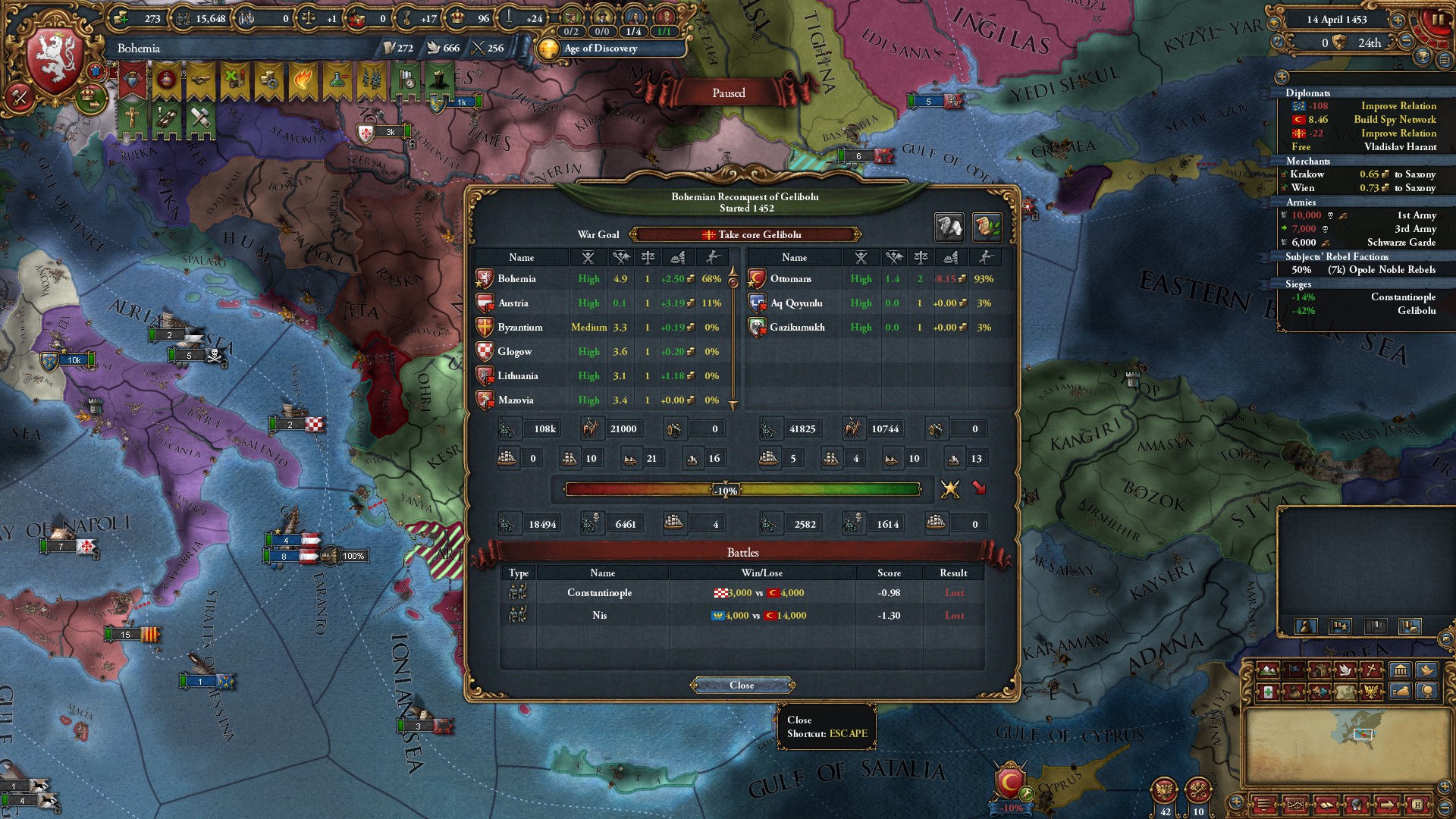The image size is (1456, 819).
Task: Toggle the red pause button
Action: click(1438, 20)
